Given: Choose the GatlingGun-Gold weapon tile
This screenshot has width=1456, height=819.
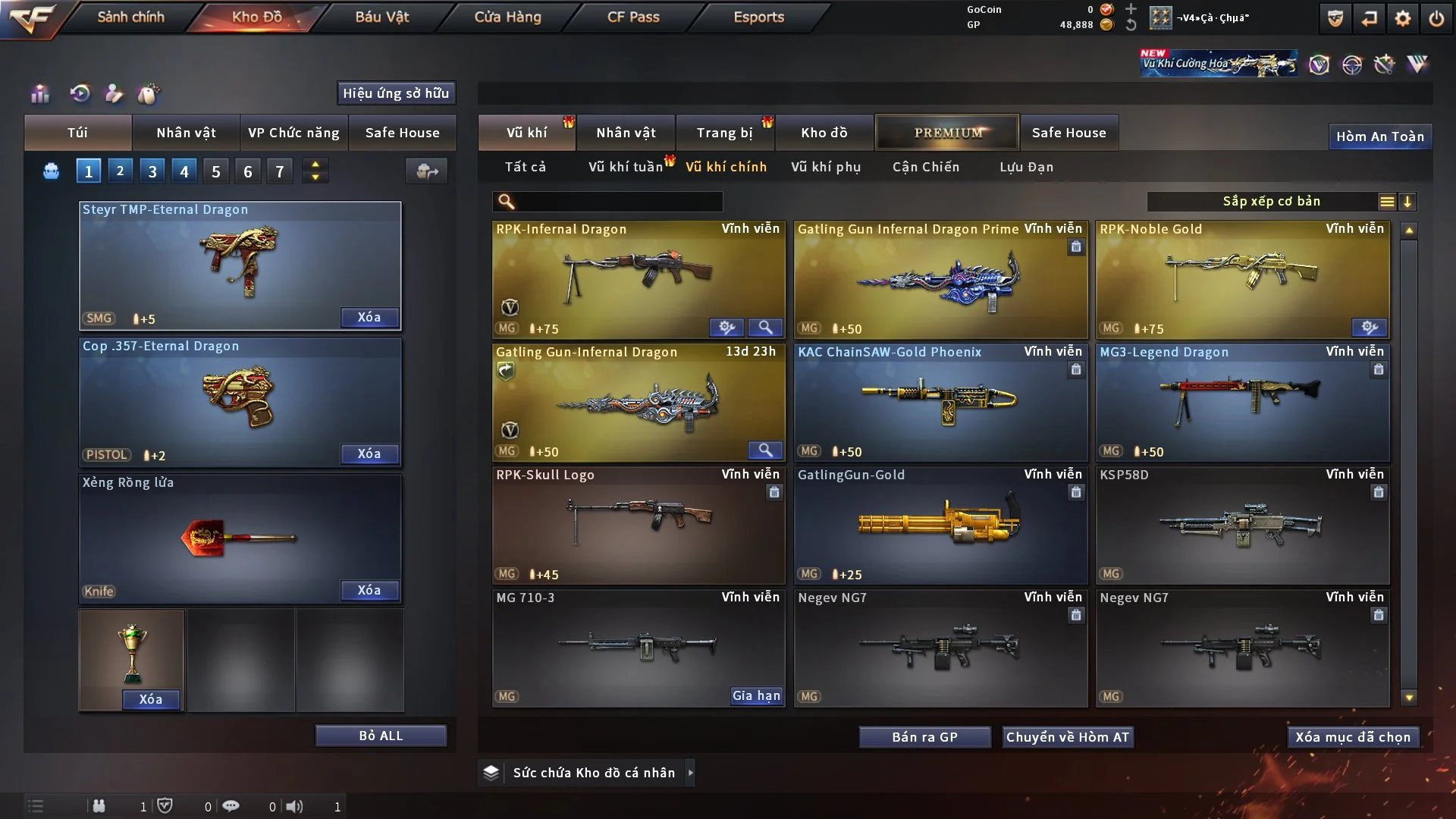Looking at the screenshot, I should [x=940, y=525].
